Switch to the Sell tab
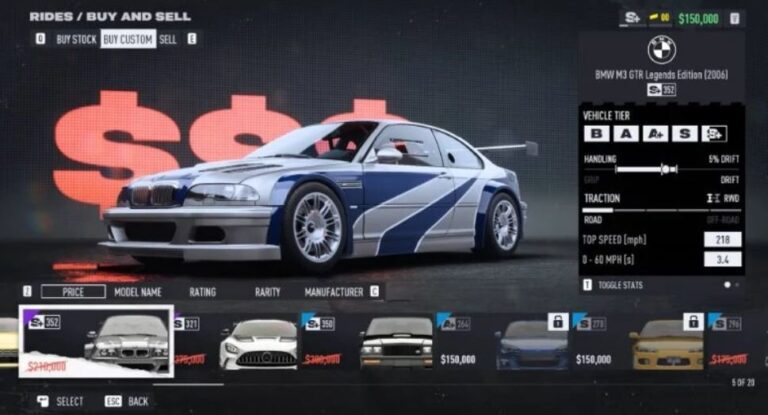Image resolution: width=768 pixels, height=415 pixels. 168,39
